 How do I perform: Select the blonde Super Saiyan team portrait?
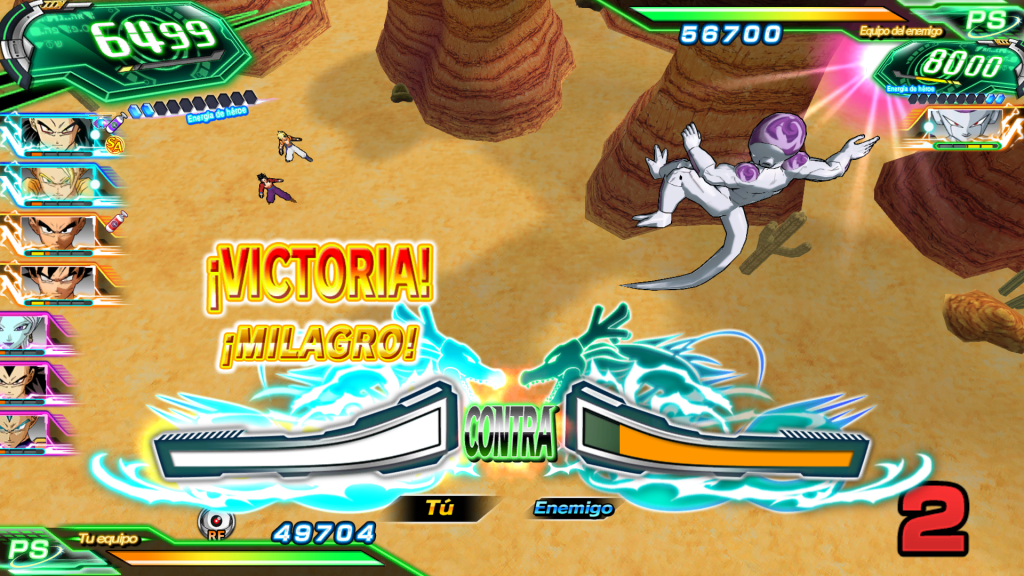point(58,183)
